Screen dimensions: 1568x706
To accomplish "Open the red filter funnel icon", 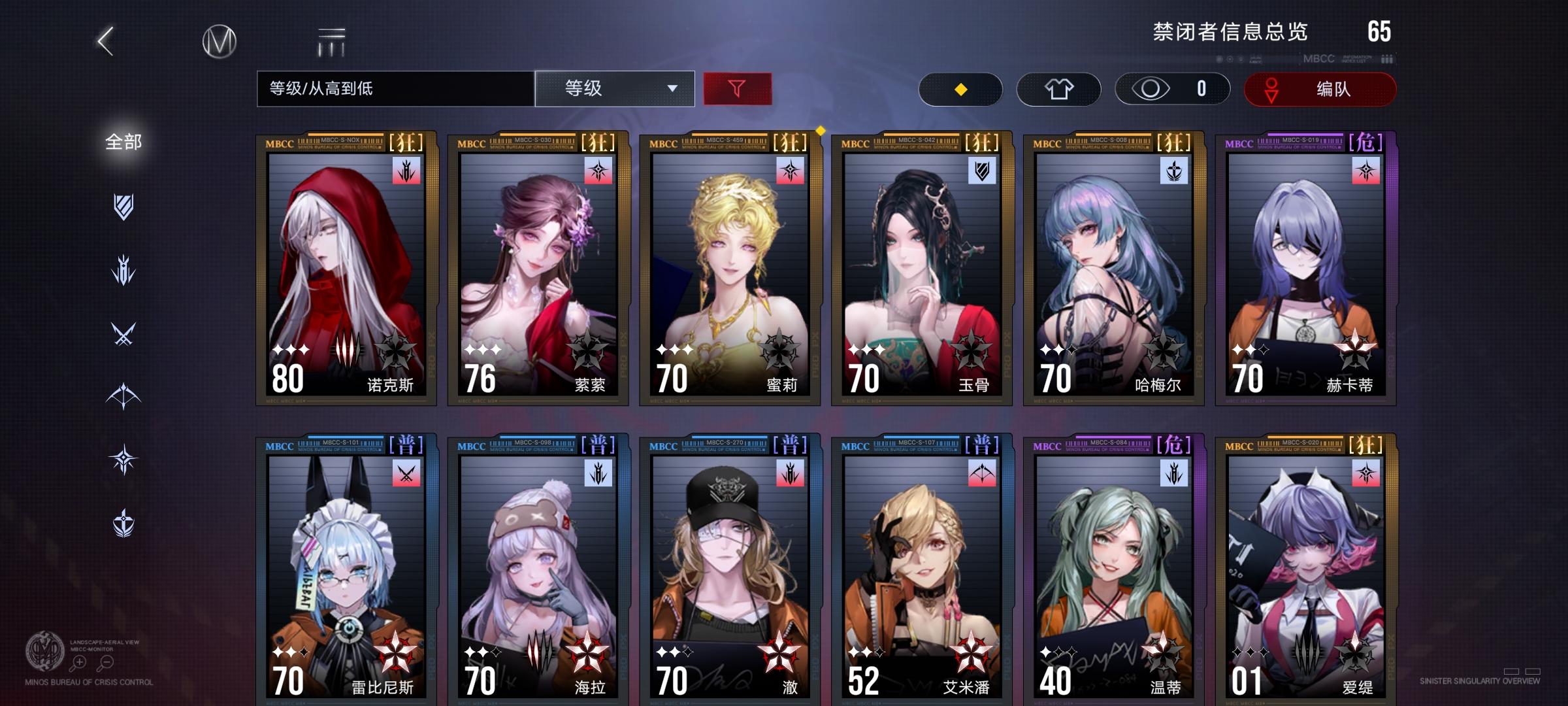I will (739, 88).
